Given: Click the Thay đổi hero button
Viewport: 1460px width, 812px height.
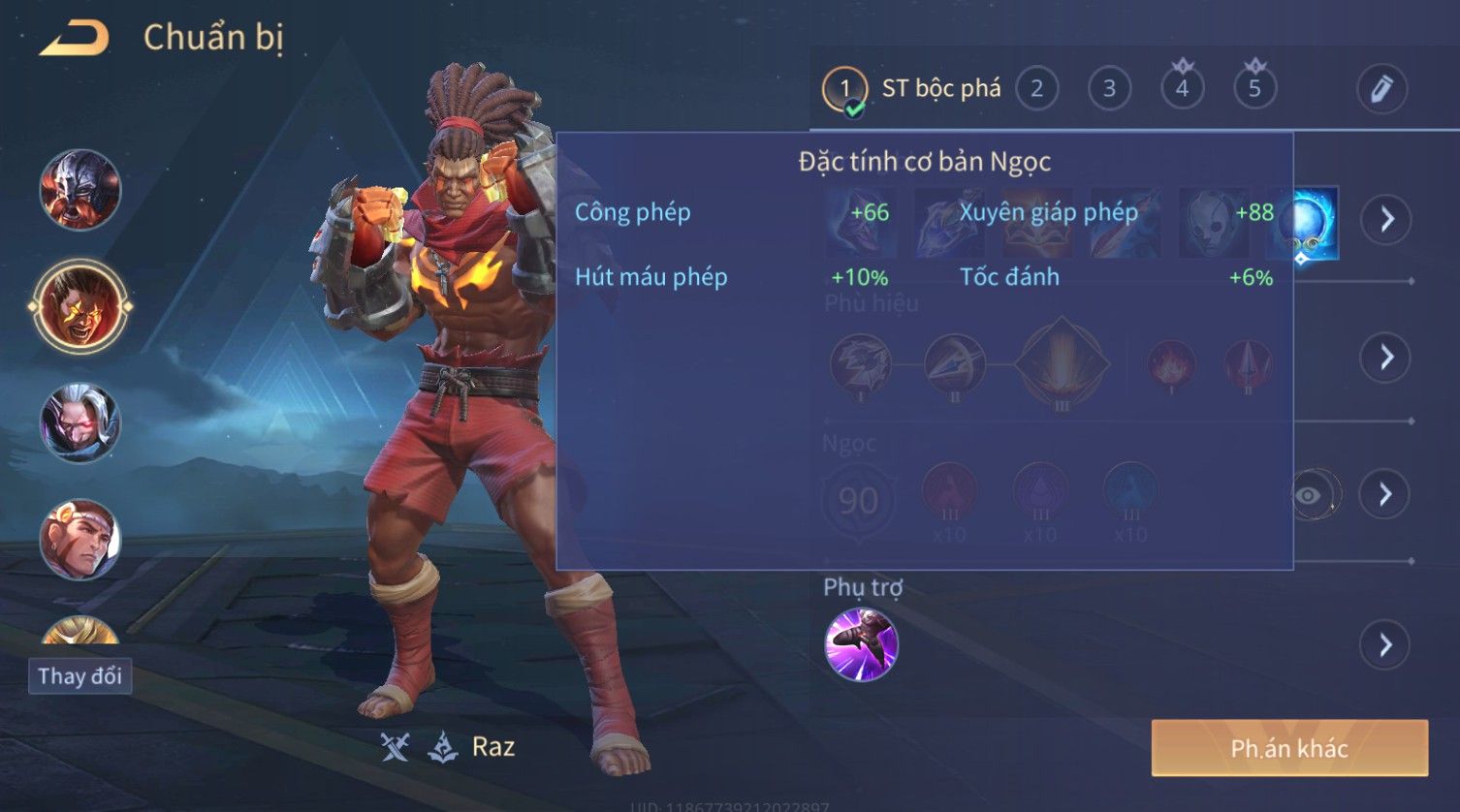Looking at the screenshot, I should (x=79, y=675).
